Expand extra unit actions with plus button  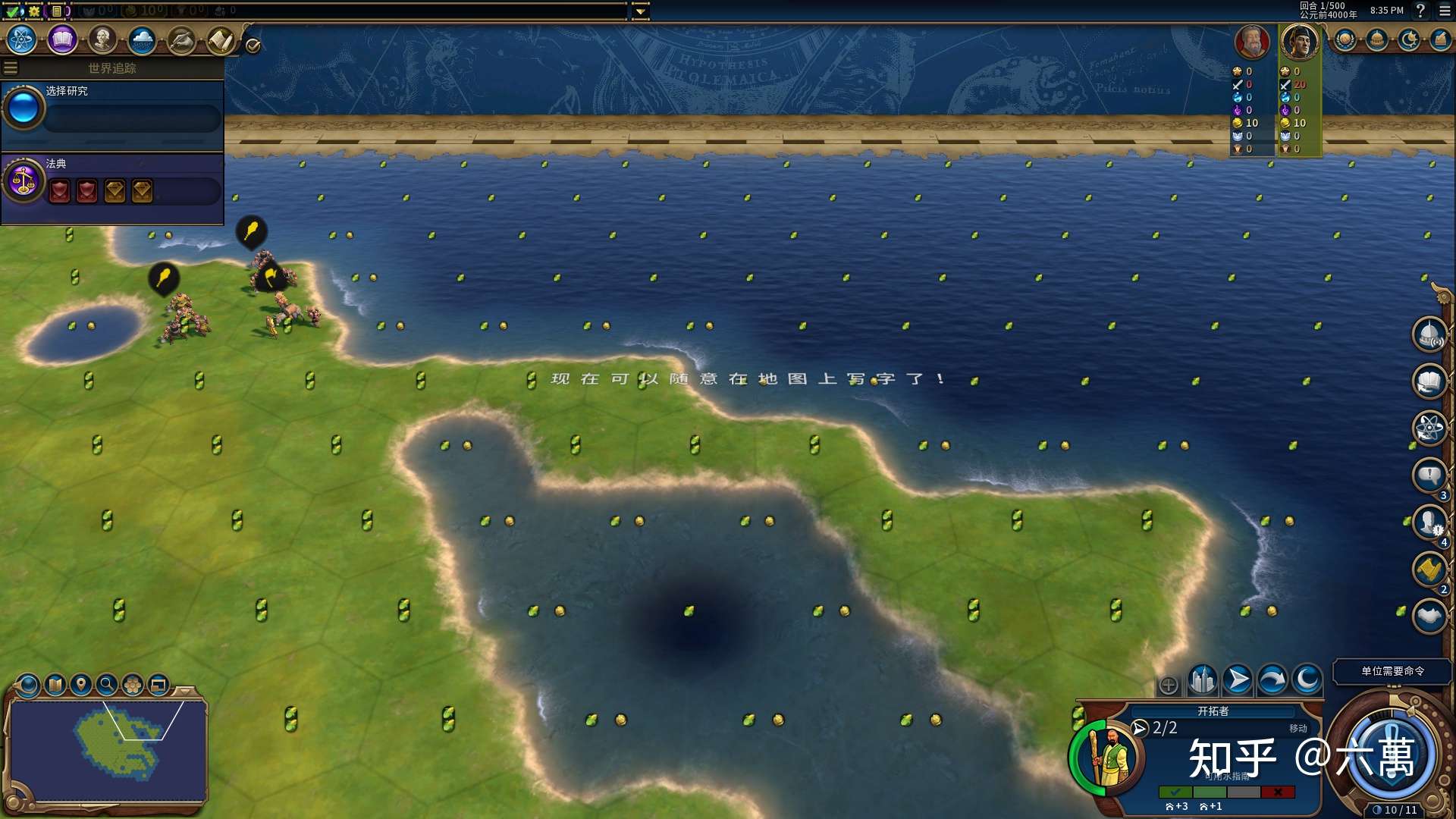1169,686
